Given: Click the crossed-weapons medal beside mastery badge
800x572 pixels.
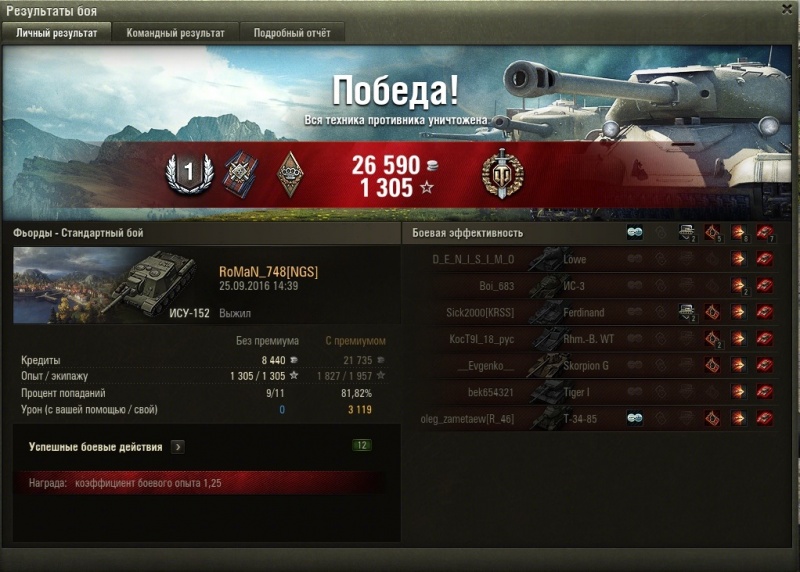Looking at the screenshot, I should [239, 173].
